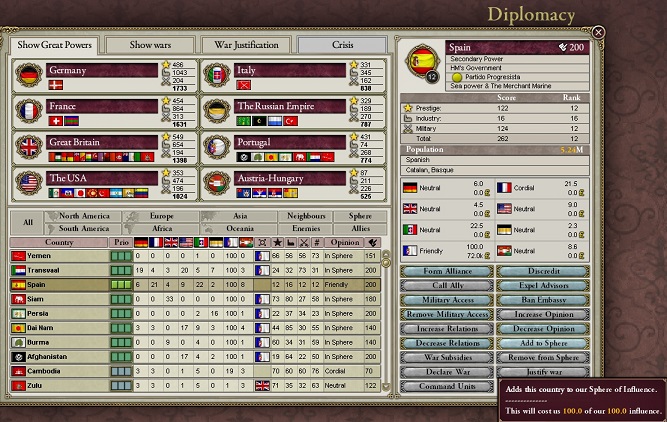
Task: Show only Asia countries
Action: click(x=241, y=216)
